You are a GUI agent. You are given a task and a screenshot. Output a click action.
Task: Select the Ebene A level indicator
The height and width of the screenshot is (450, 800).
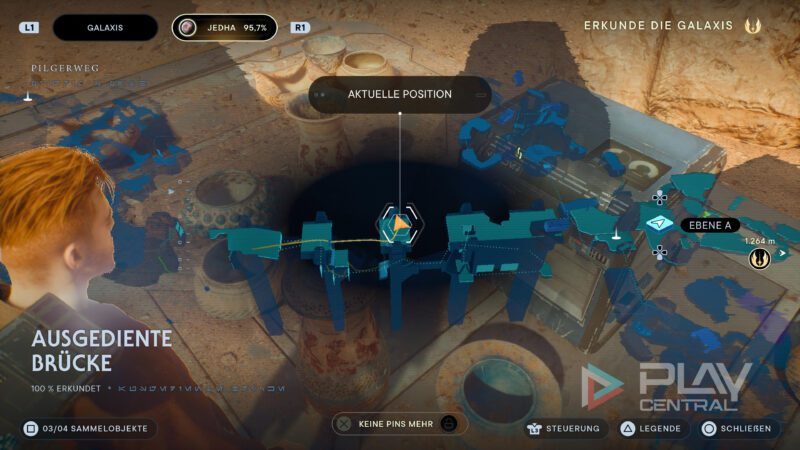click(x=710, y=225)
